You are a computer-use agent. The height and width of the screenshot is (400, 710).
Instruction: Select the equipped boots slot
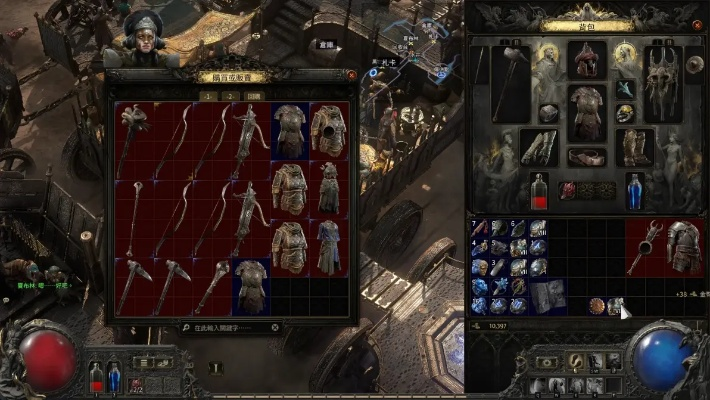coord(634,147)
